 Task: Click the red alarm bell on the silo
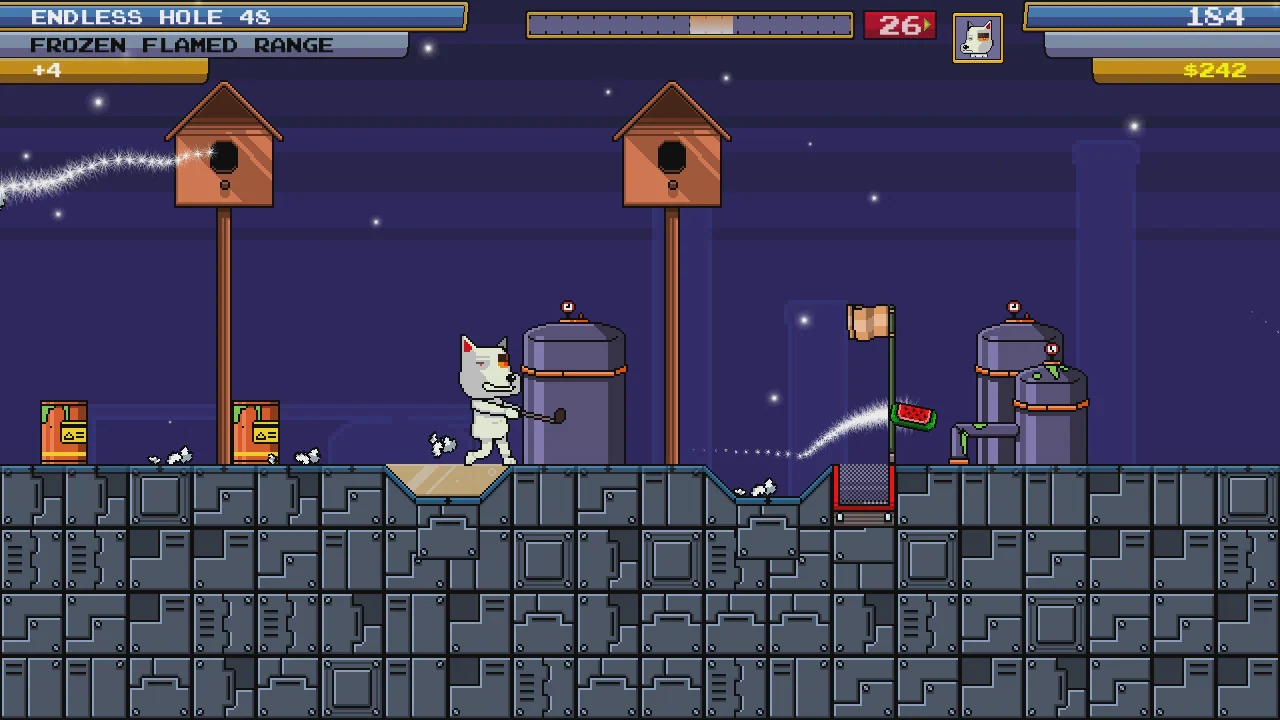[567, 306]
